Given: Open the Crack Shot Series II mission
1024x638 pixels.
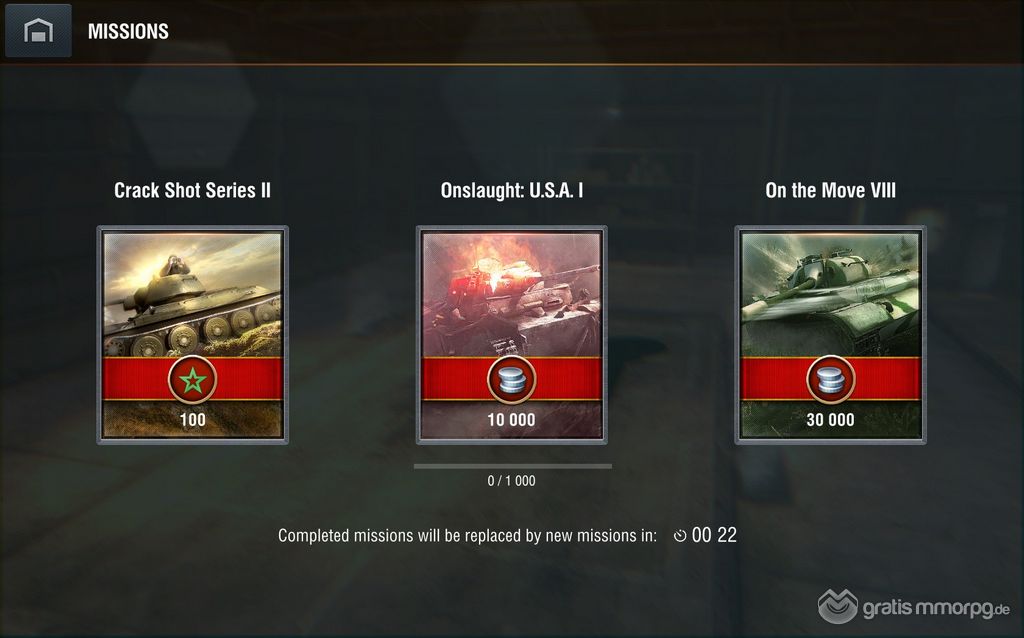Looking at the screenshot, I should tap(193, 334).
